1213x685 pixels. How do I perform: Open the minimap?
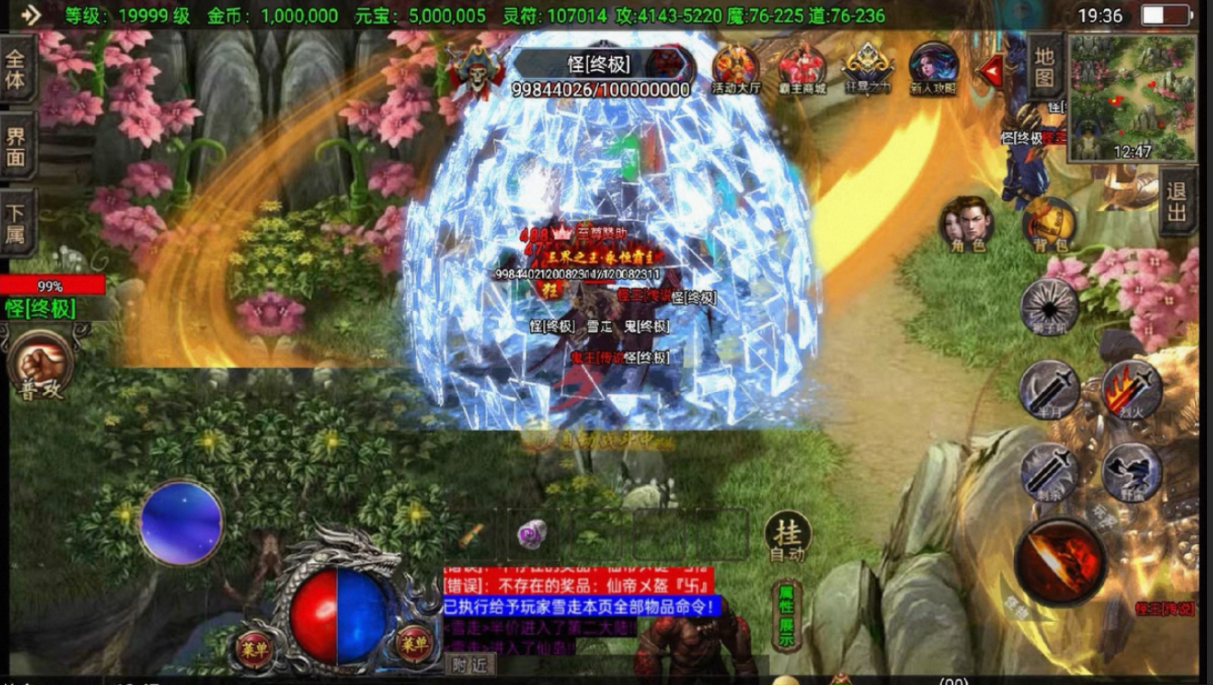coord(1132,97)
